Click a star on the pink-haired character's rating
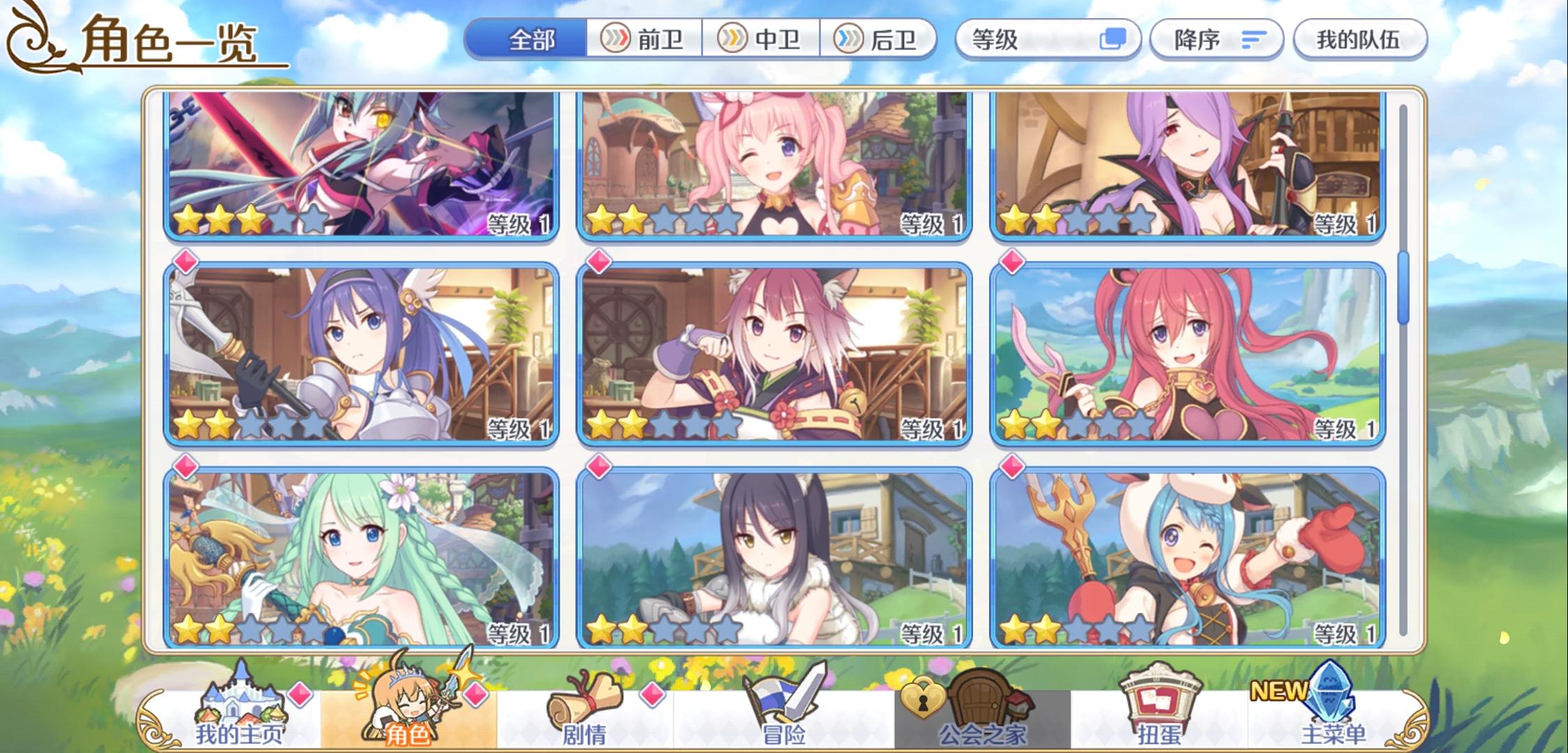The image size is (1568, 753). tap(607, 218)
